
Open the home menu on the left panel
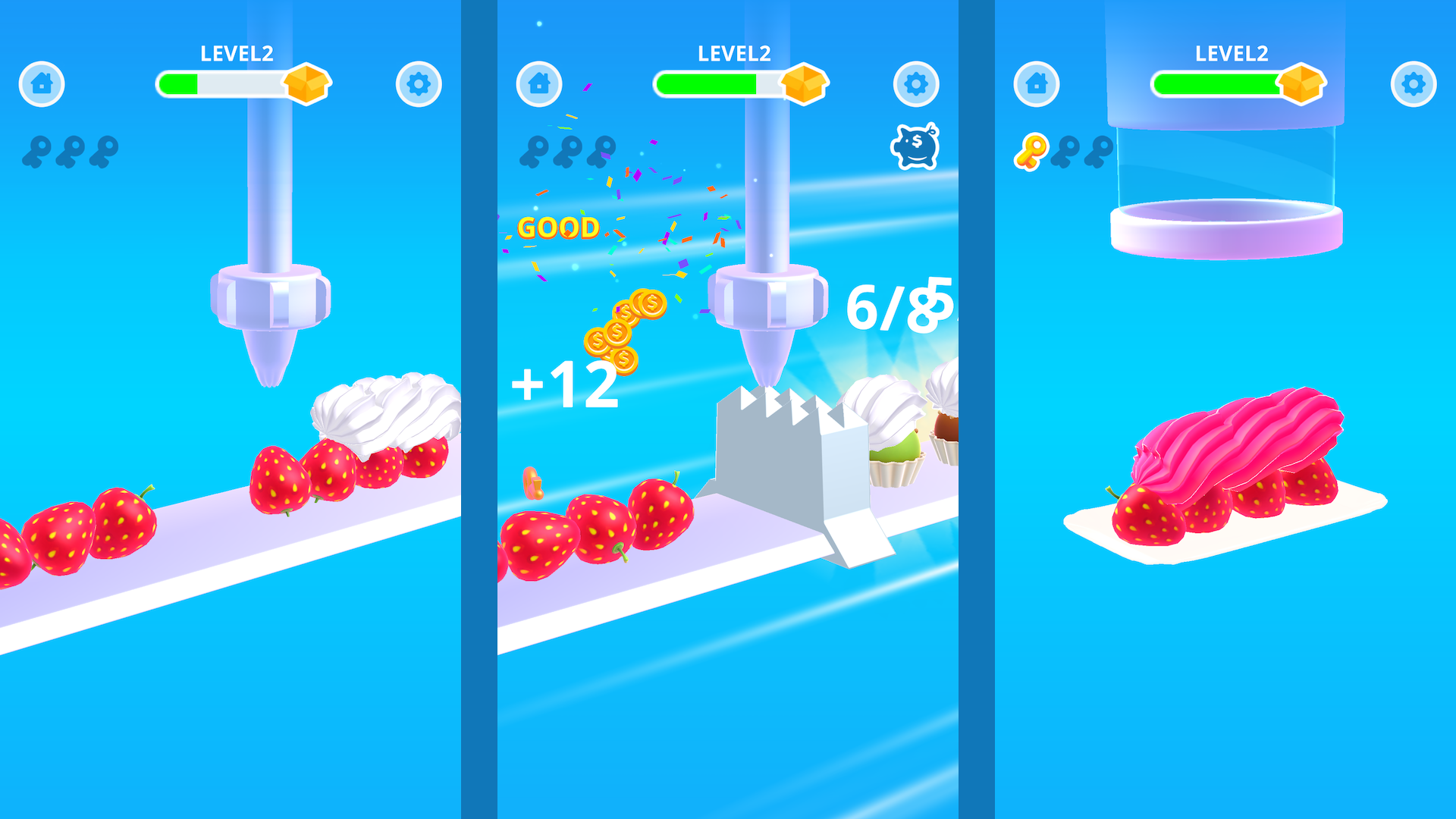point(42,84)
